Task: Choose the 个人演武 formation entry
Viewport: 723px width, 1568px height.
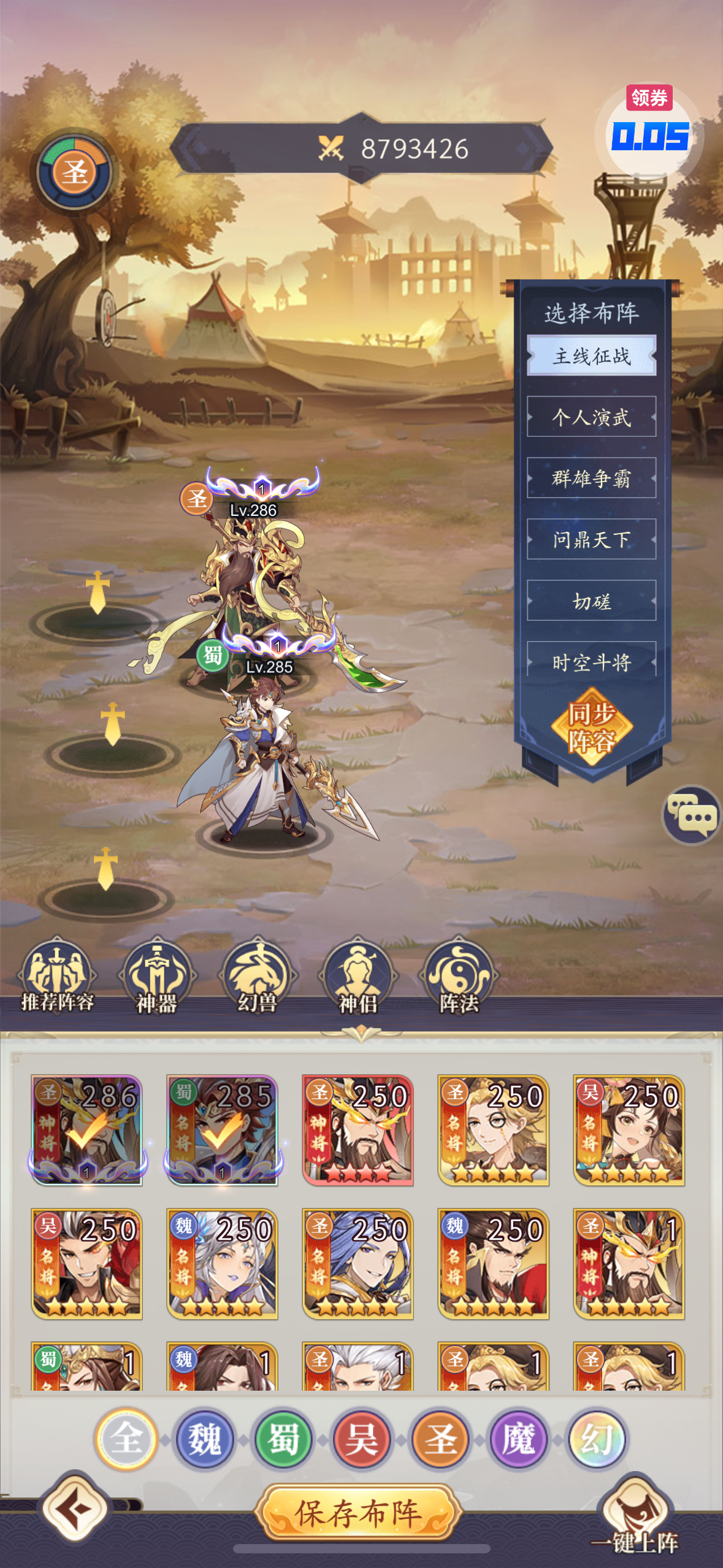Action: click(591, 417)
